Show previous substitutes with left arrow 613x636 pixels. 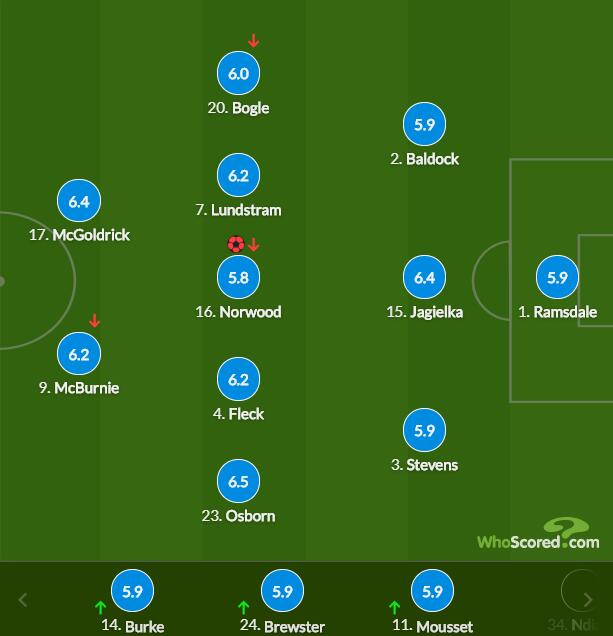(x=23, y=600)
